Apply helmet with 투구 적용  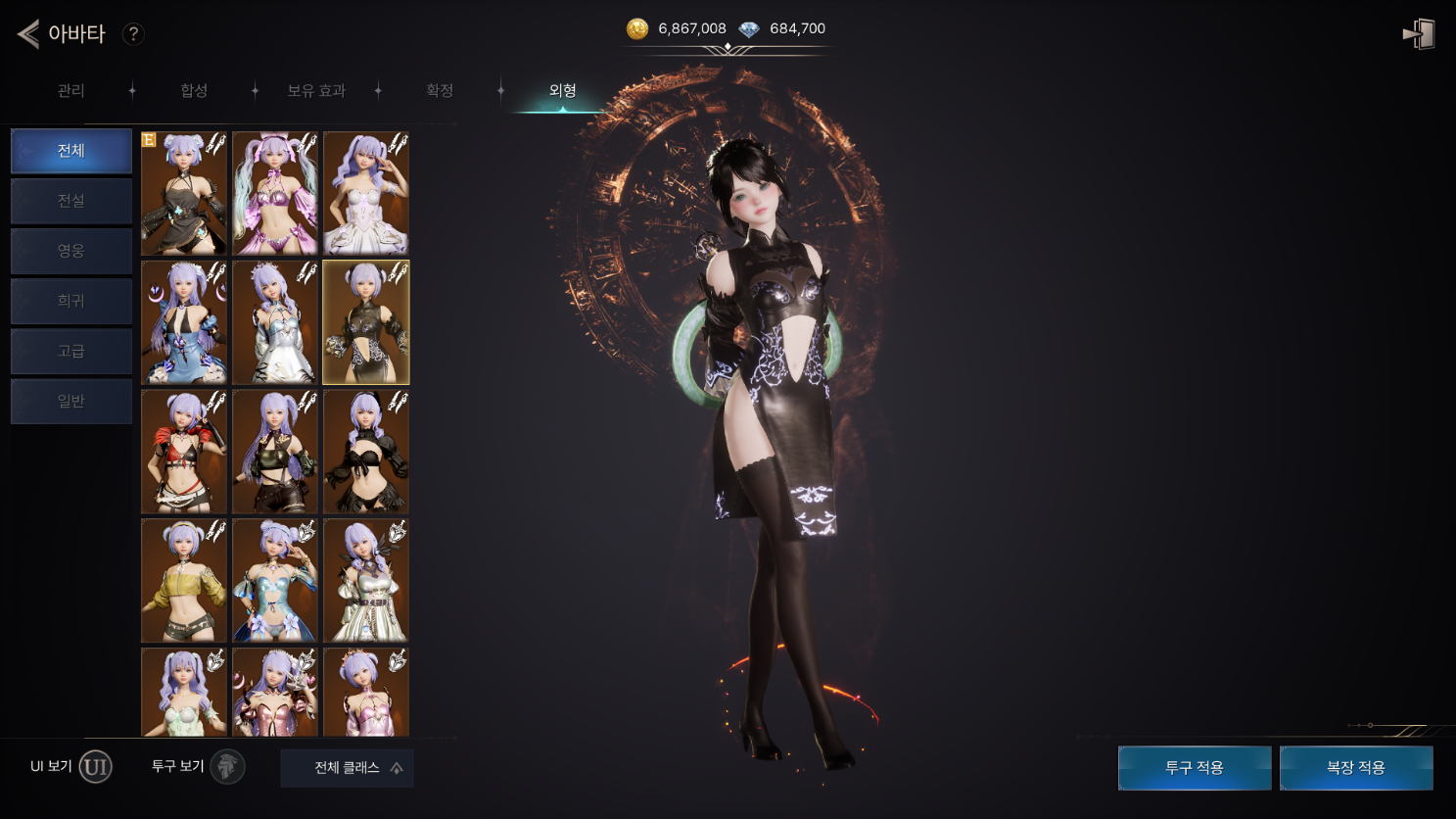tap(1195, 768)
